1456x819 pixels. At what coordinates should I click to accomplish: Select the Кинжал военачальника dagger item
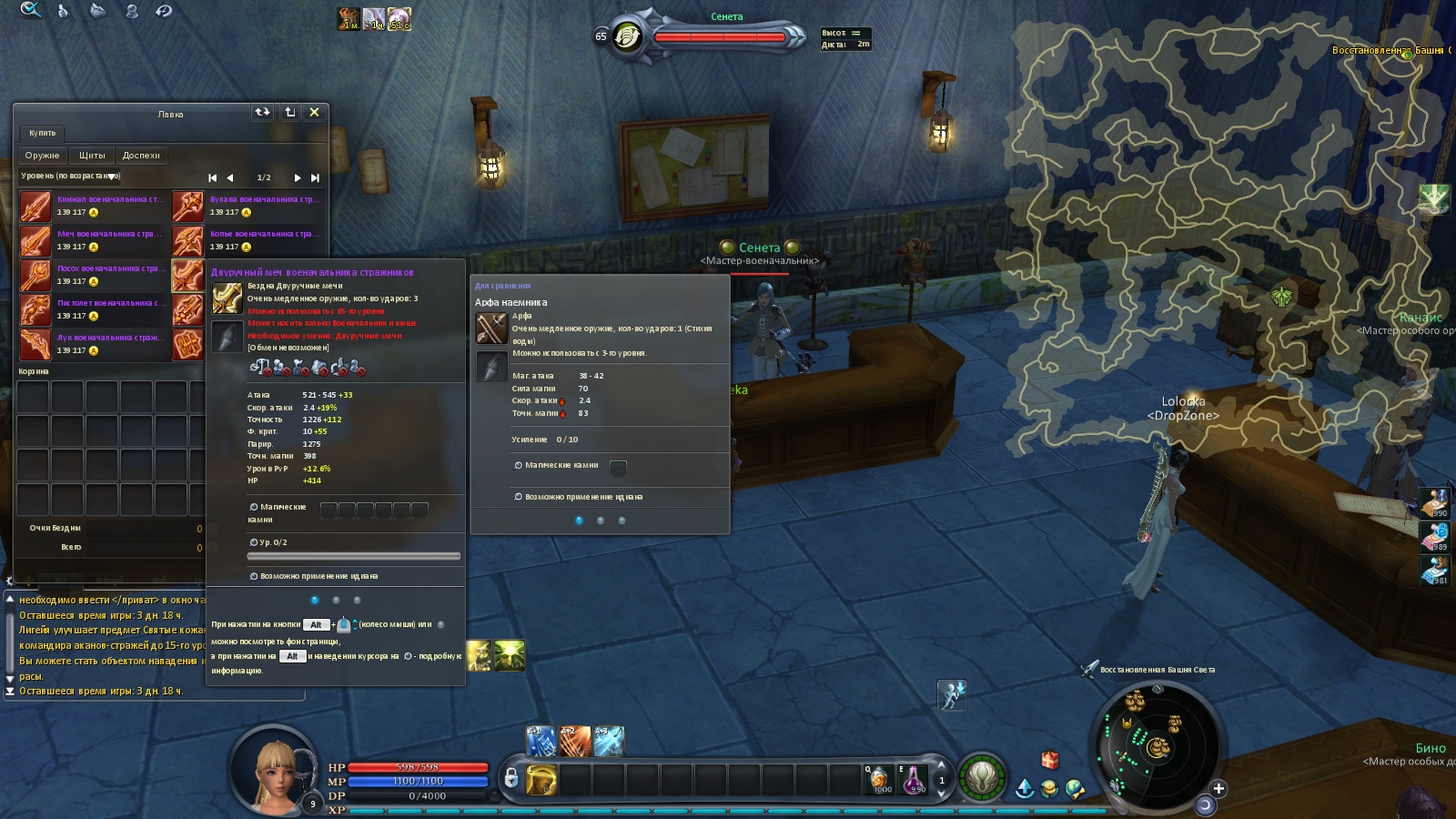point(35,207)
